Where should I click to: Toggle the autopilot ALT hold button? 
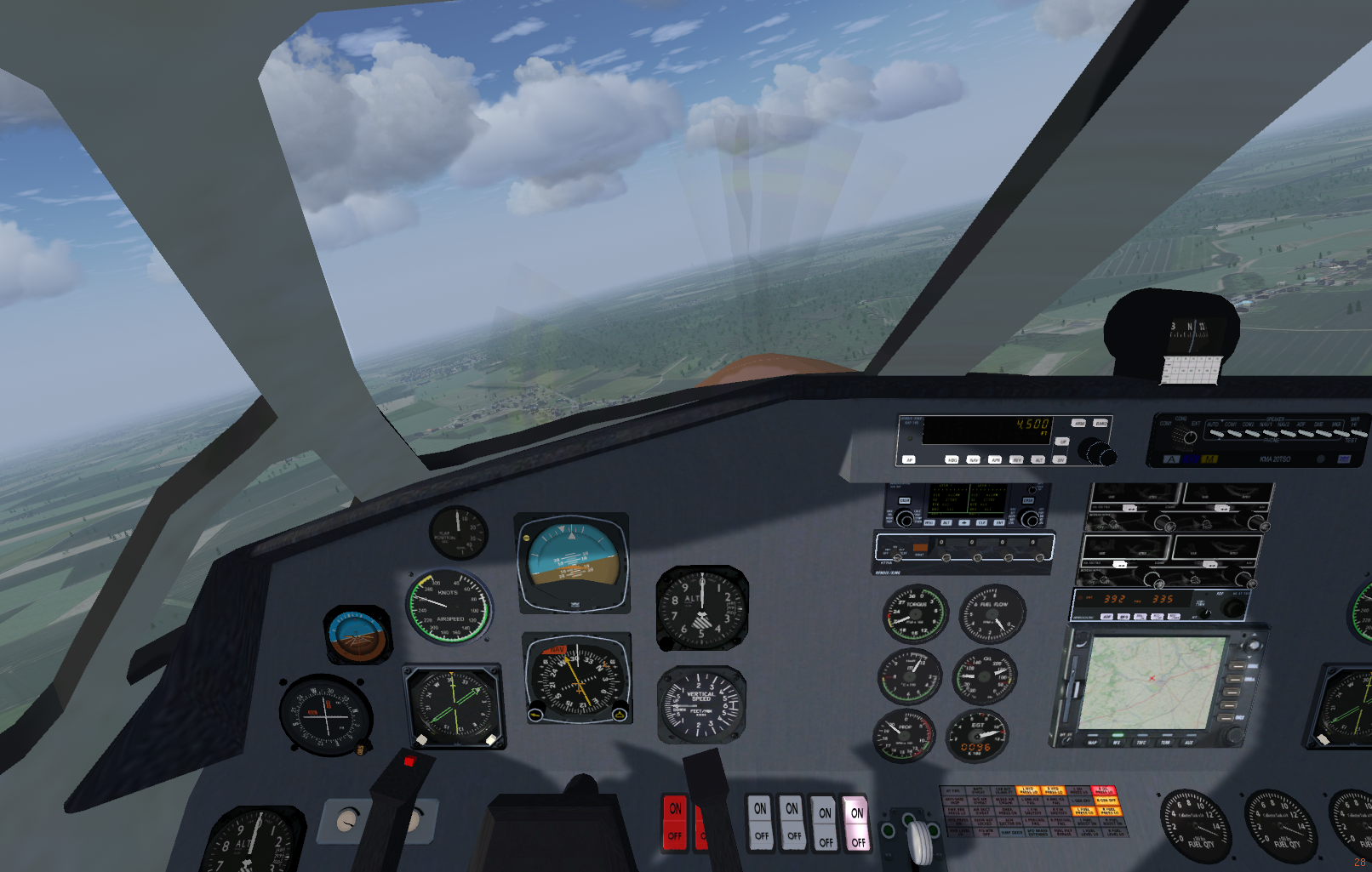pyautogui.click(x=1038, y=459)
